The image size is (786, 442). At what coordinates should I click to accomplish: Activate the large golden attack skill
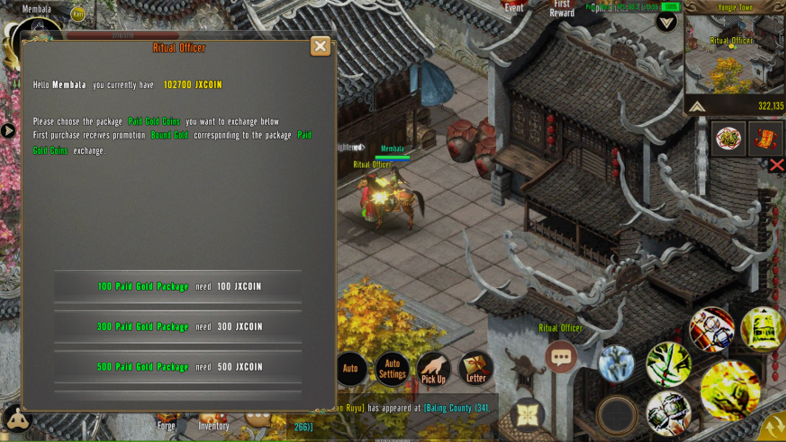730,388
